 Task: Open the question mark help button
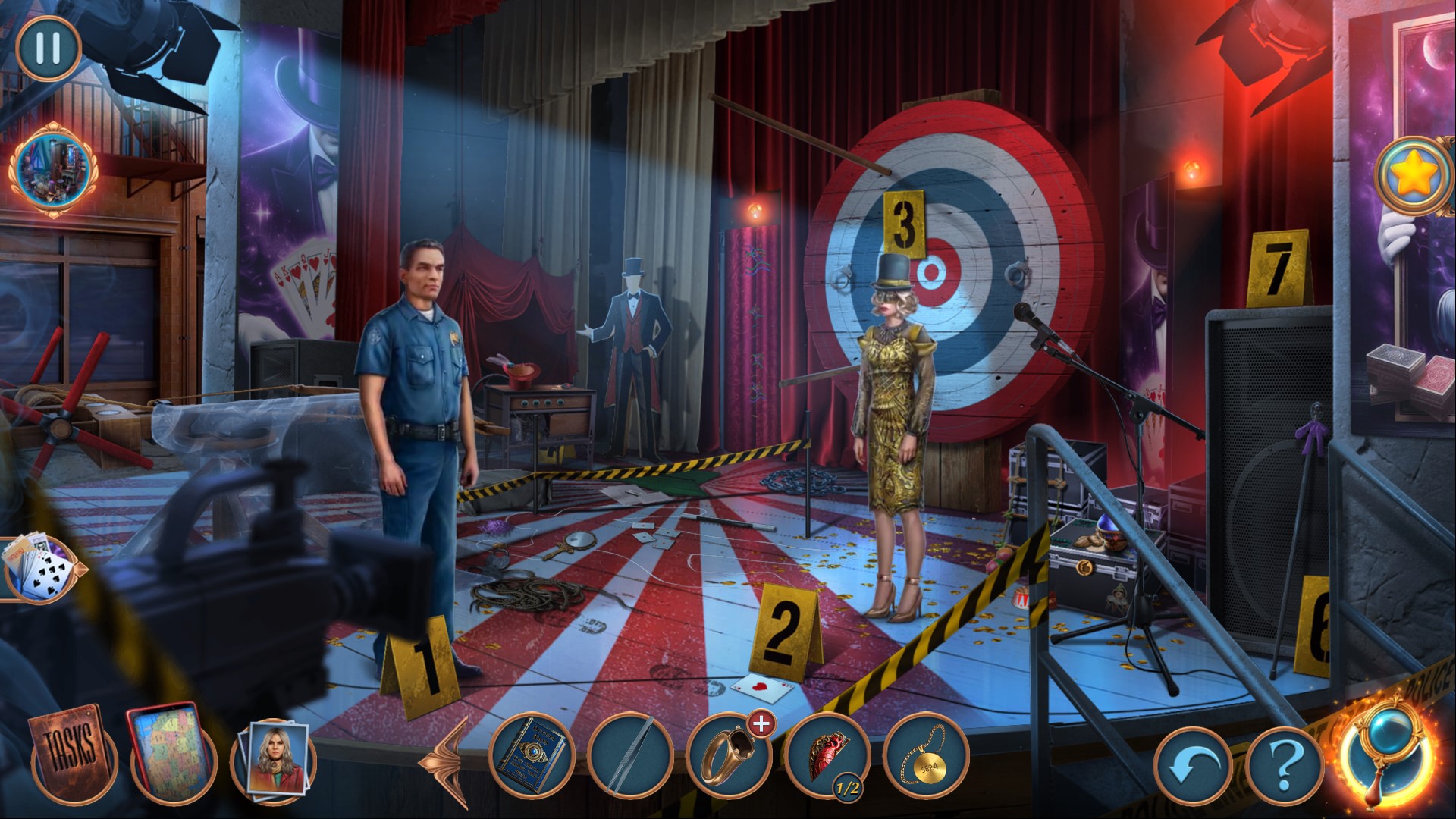pyautogui.click(x=1283, y=769)
